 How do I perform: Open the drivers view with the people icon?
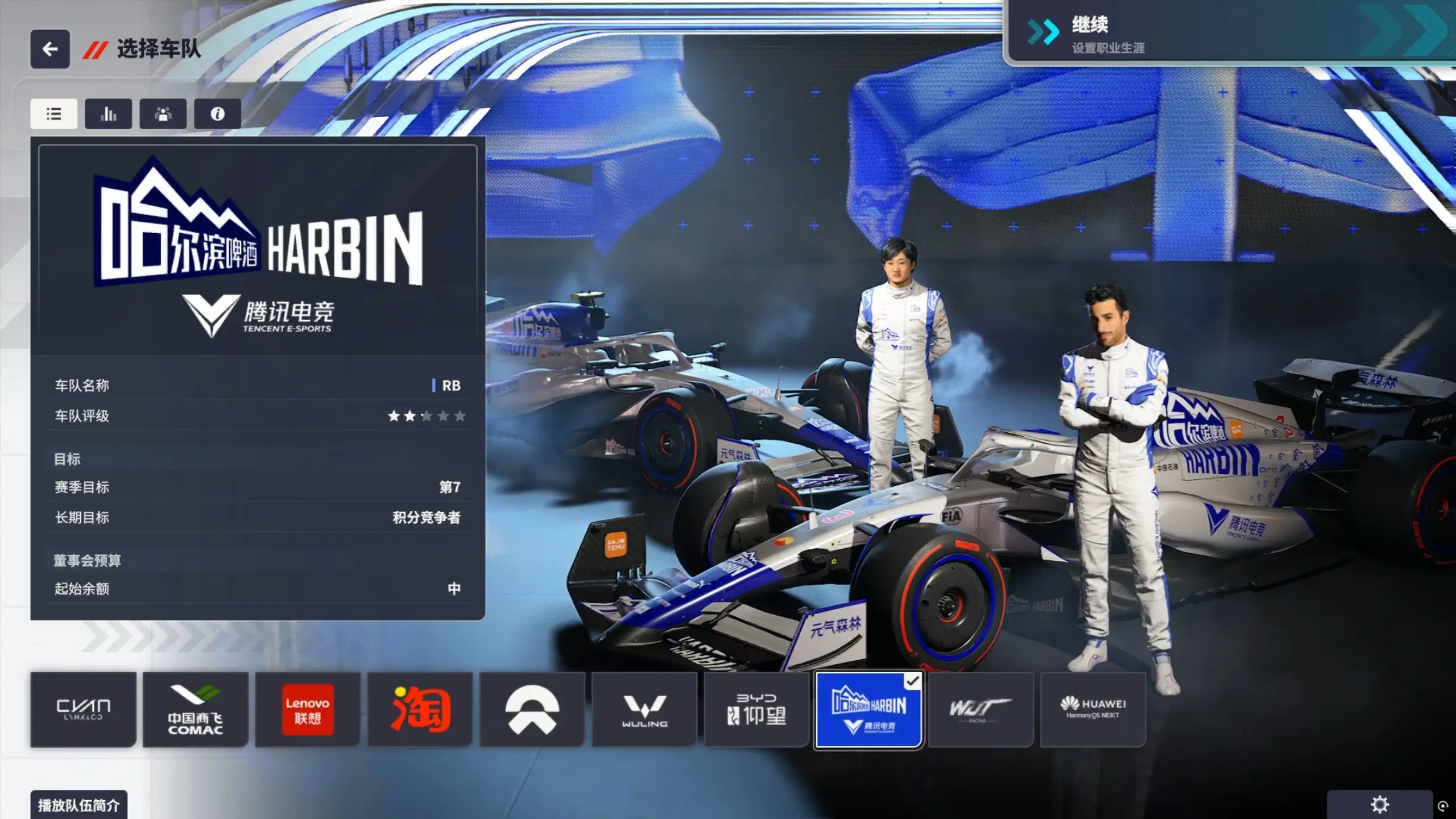pos(163,114)
